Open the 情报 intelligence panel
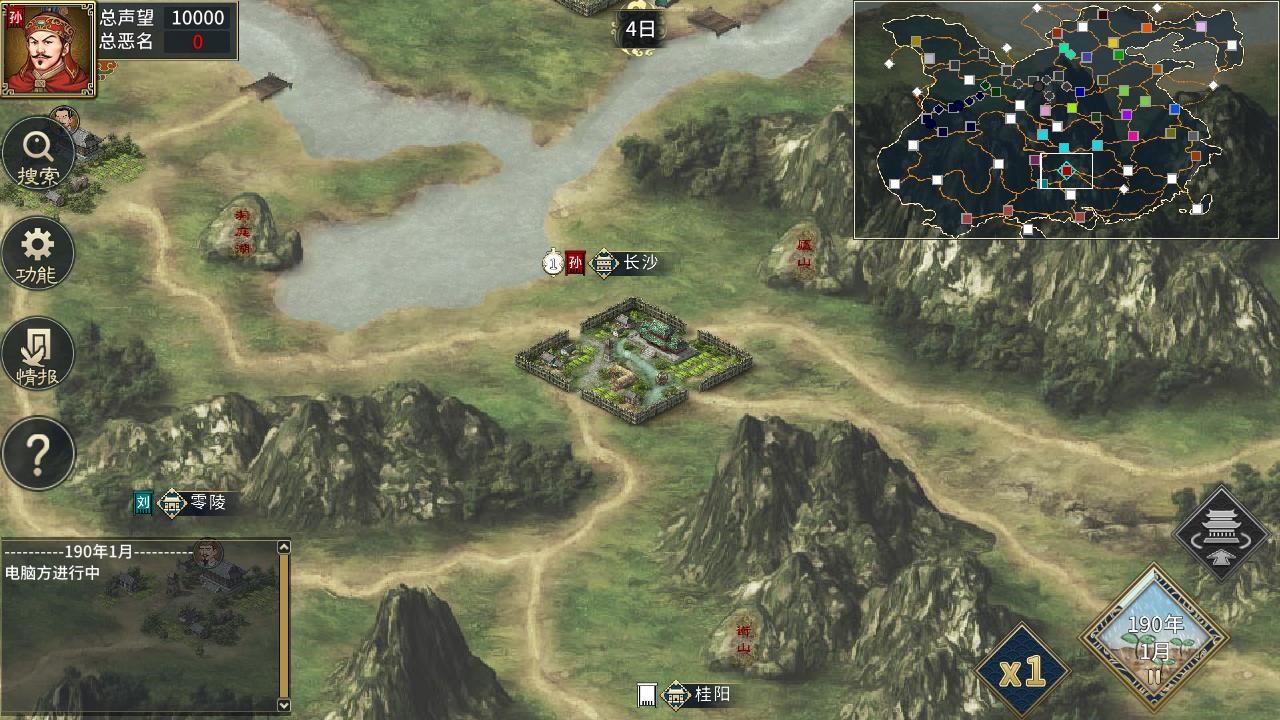The height and width of the screenshot is (720, 1280). tap(38, 352)
